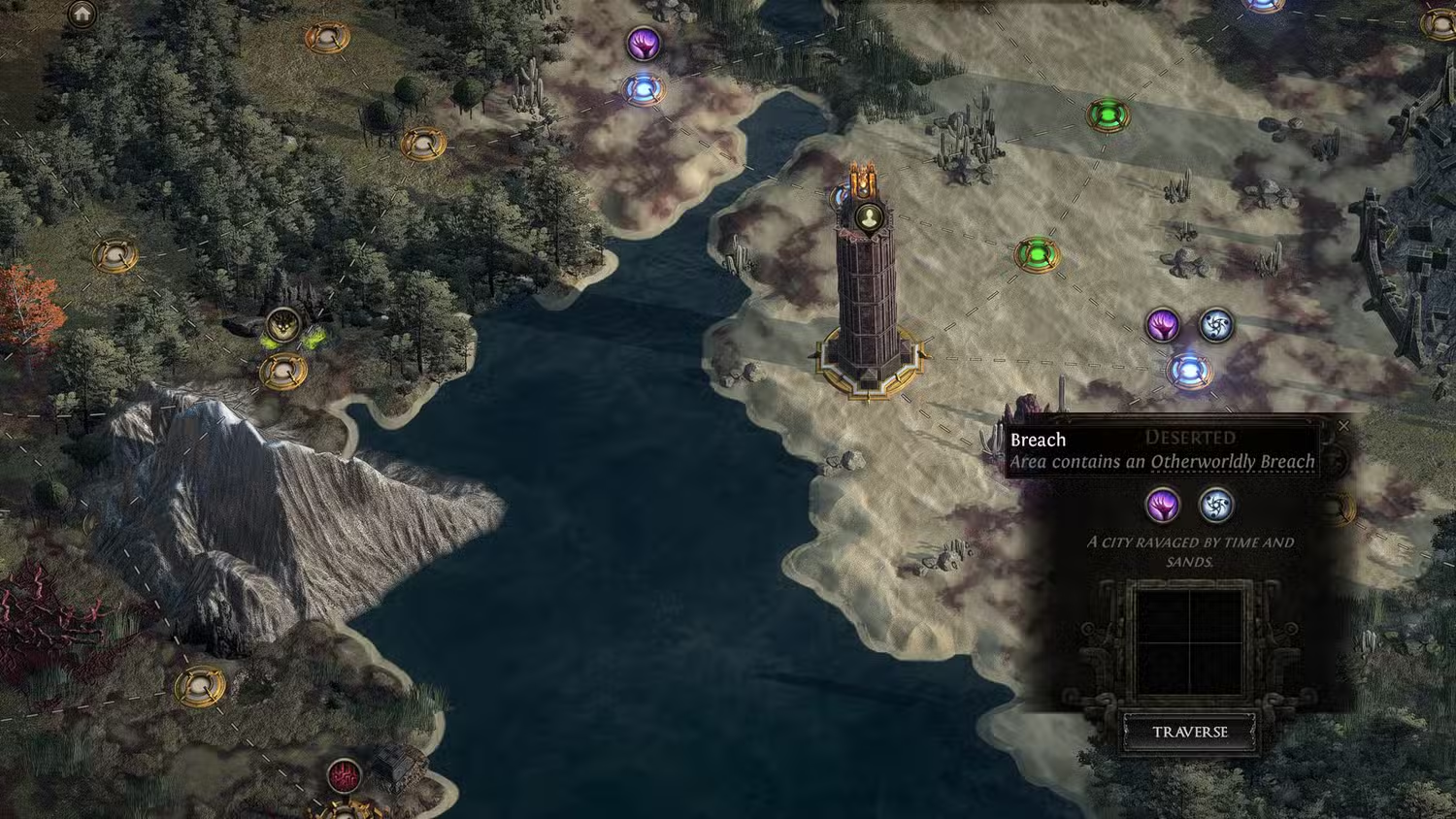This screenshot has height=819, width=1456.
Task: Select the gold map node beside the orange tree
Action: click(115, 256)
